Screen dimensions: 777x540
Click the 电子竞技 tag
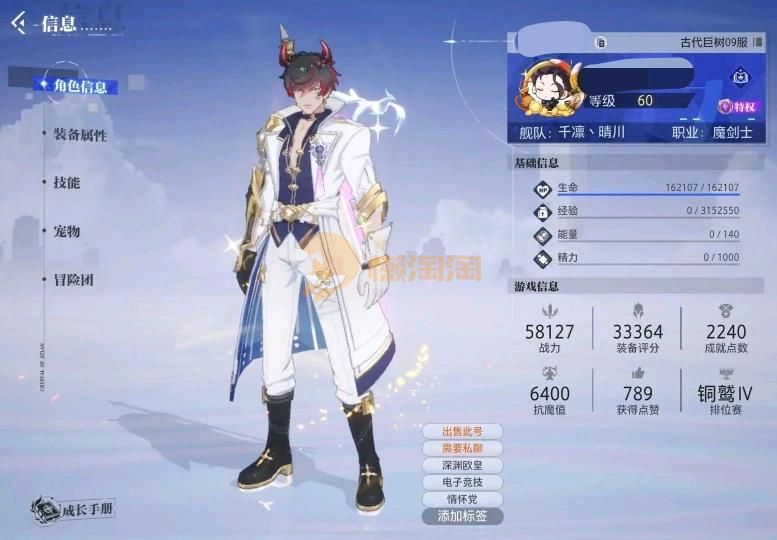[x=462, y=483]
